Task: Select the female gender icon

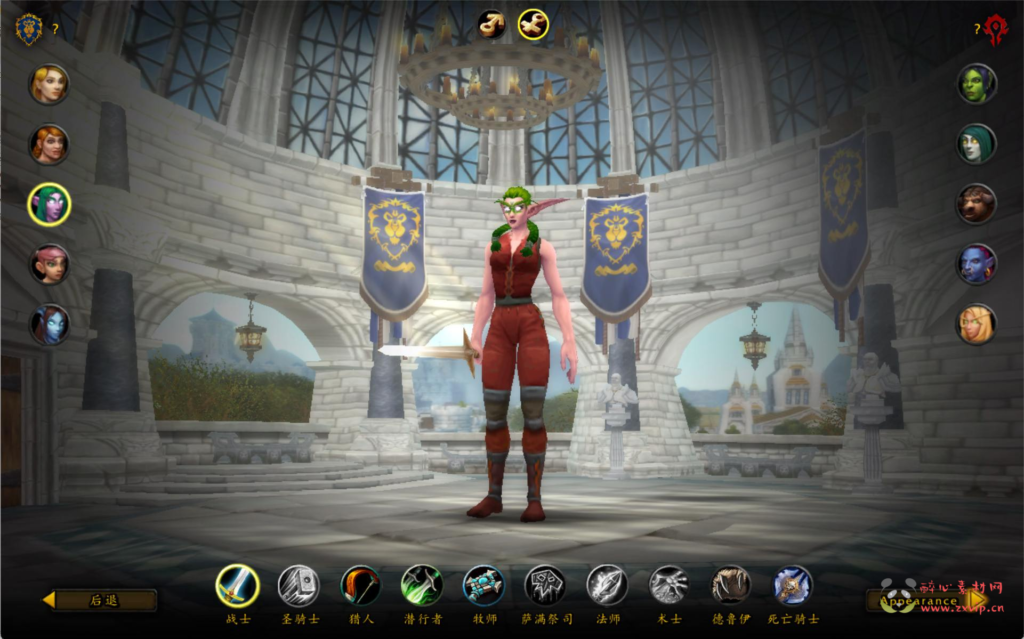Action: click(533, 23)
